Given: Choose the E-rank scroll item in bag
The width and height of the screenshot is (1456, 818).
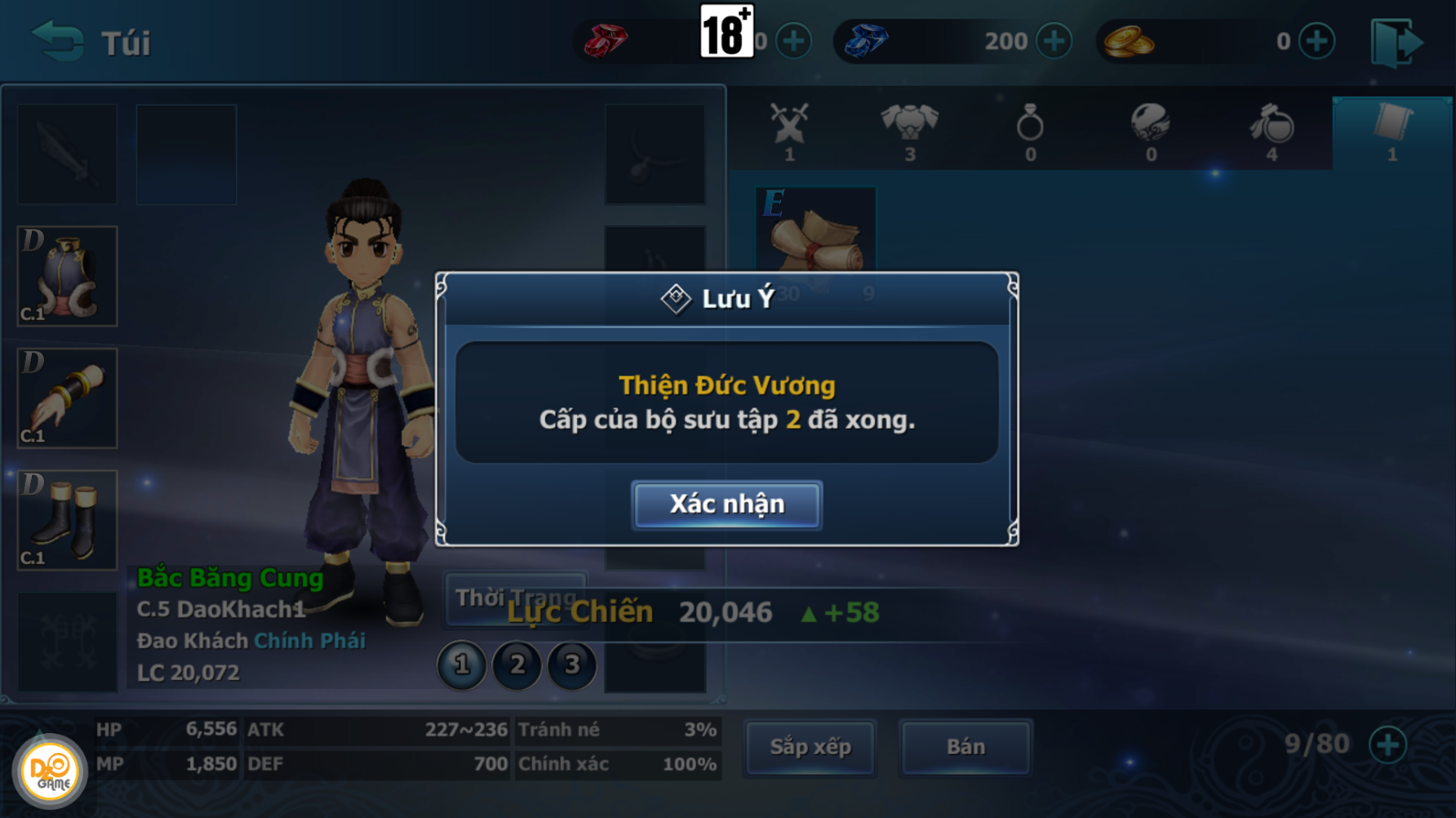Looking at the screenshot, I should click(815, 230).
